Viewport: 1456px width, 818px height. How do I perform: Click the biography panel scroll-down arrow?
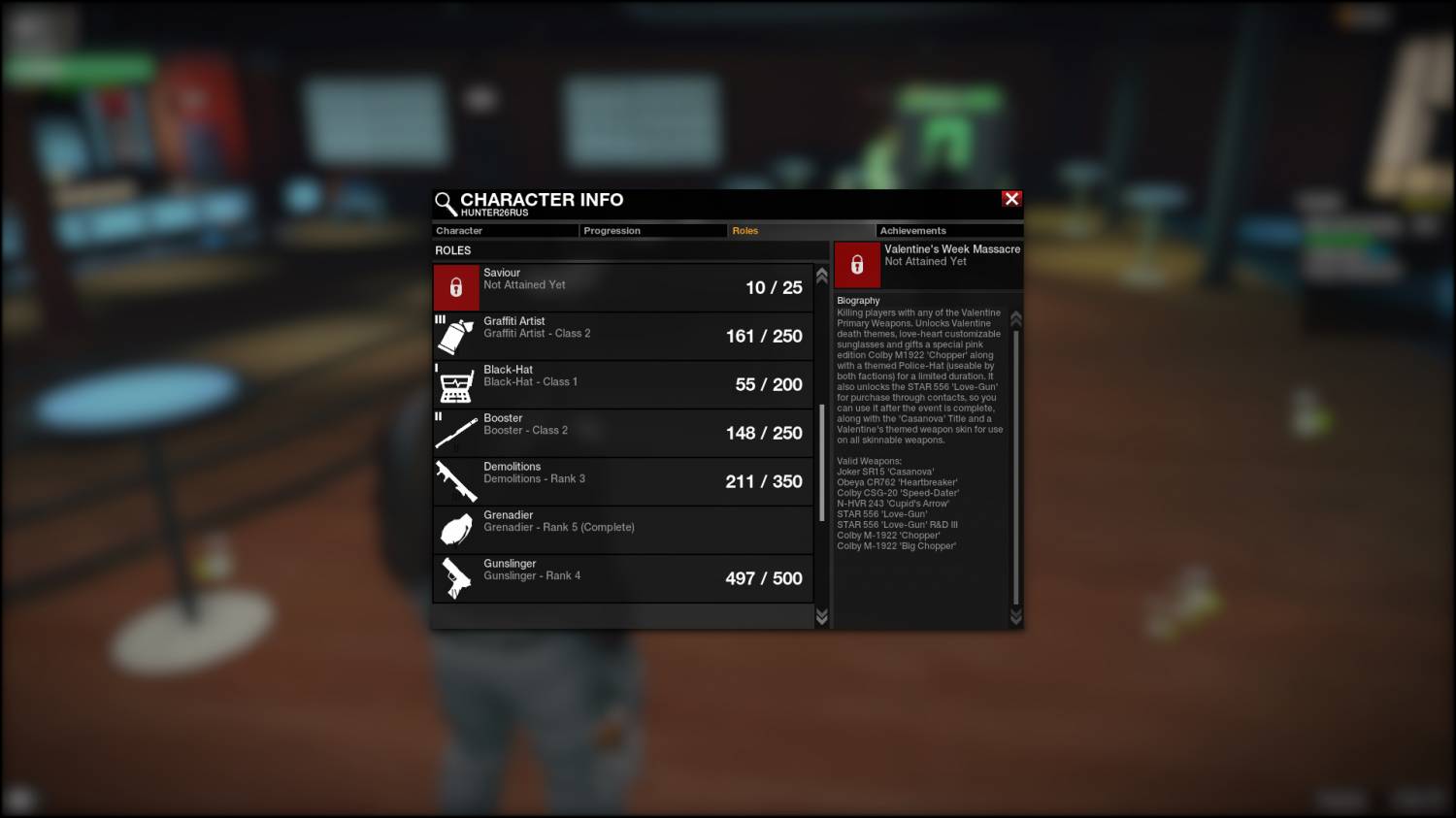pyautogui.click(x=1016, y=617)
